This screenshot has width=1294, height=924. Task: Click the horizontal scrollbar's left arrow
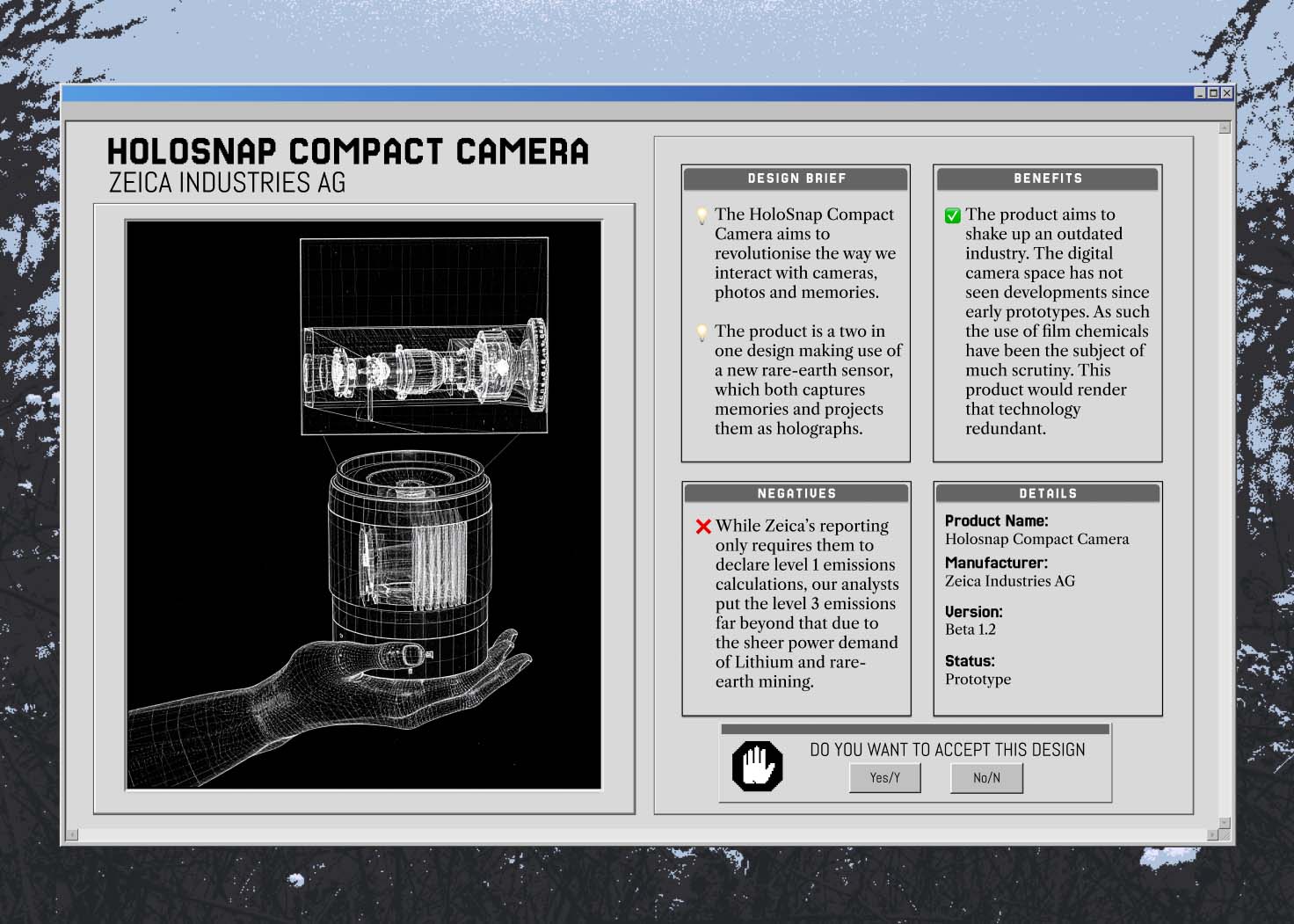tap(72, 834)
